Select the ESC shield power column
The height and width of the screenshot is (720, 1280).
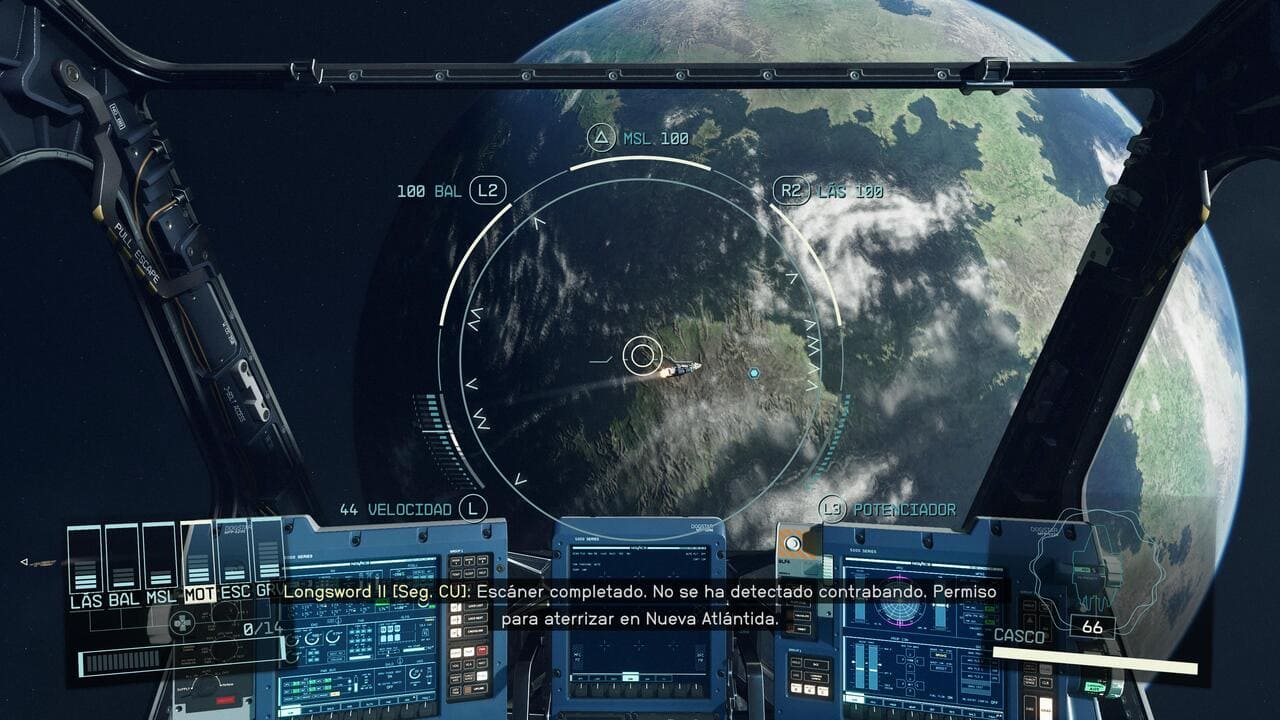click(x=235, y=561)
